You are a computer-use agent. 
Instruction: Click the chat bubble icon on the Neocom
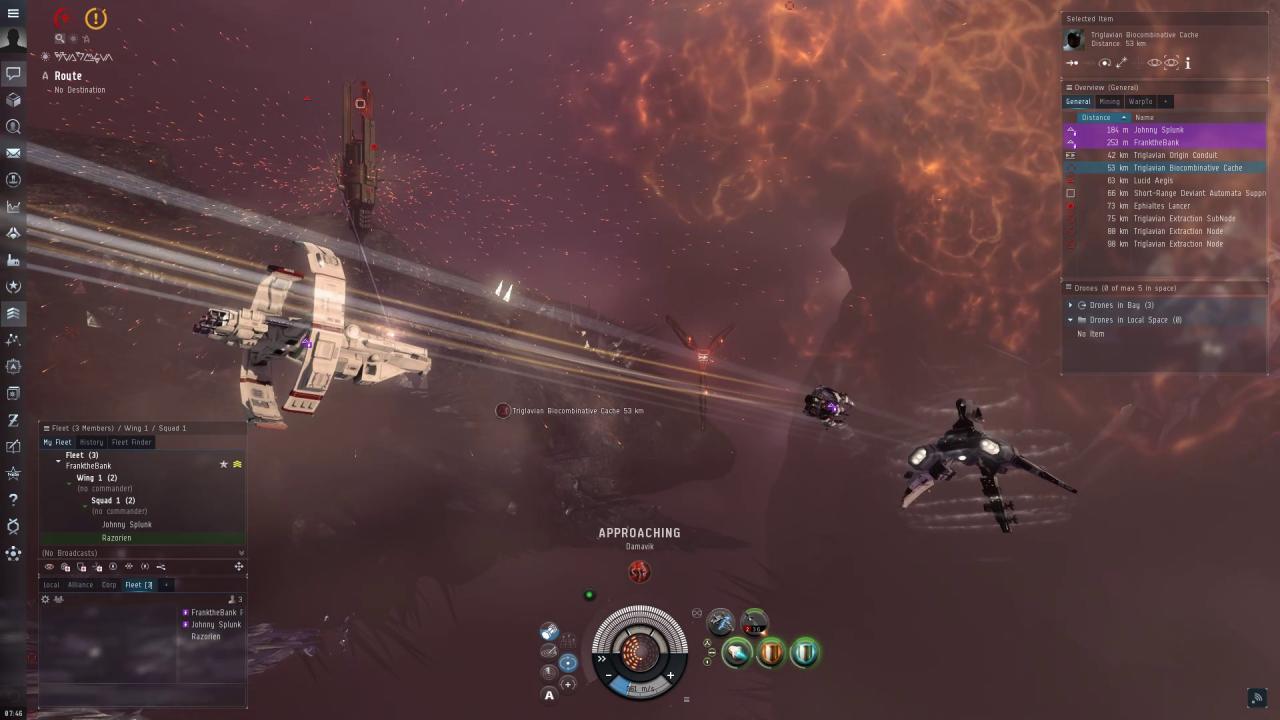(x=14, y=73)
